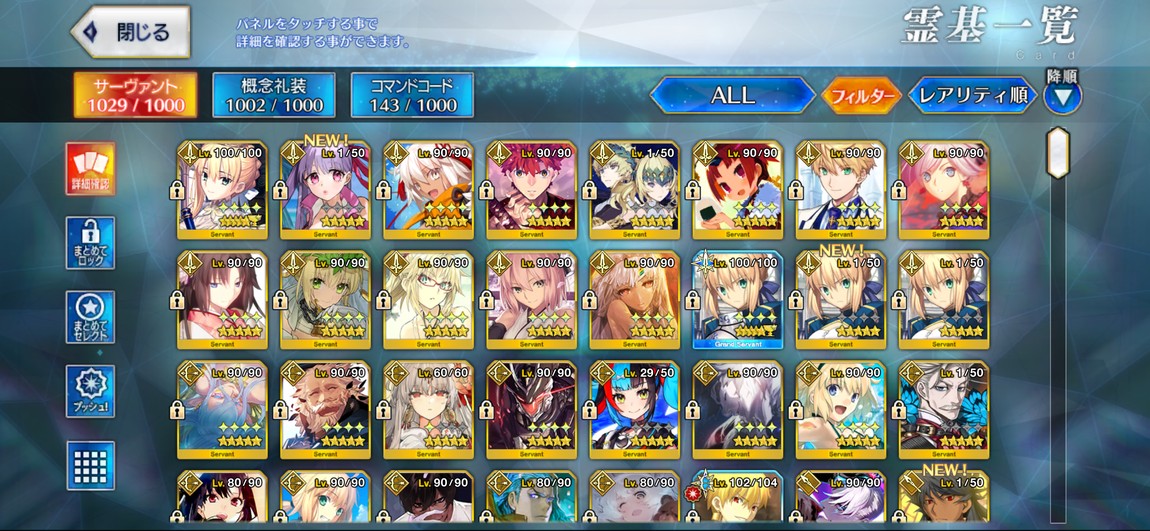Choose the まとめてロック lock icon
Viewport: 1150px width, 531px height.
[x=91, y=244]
